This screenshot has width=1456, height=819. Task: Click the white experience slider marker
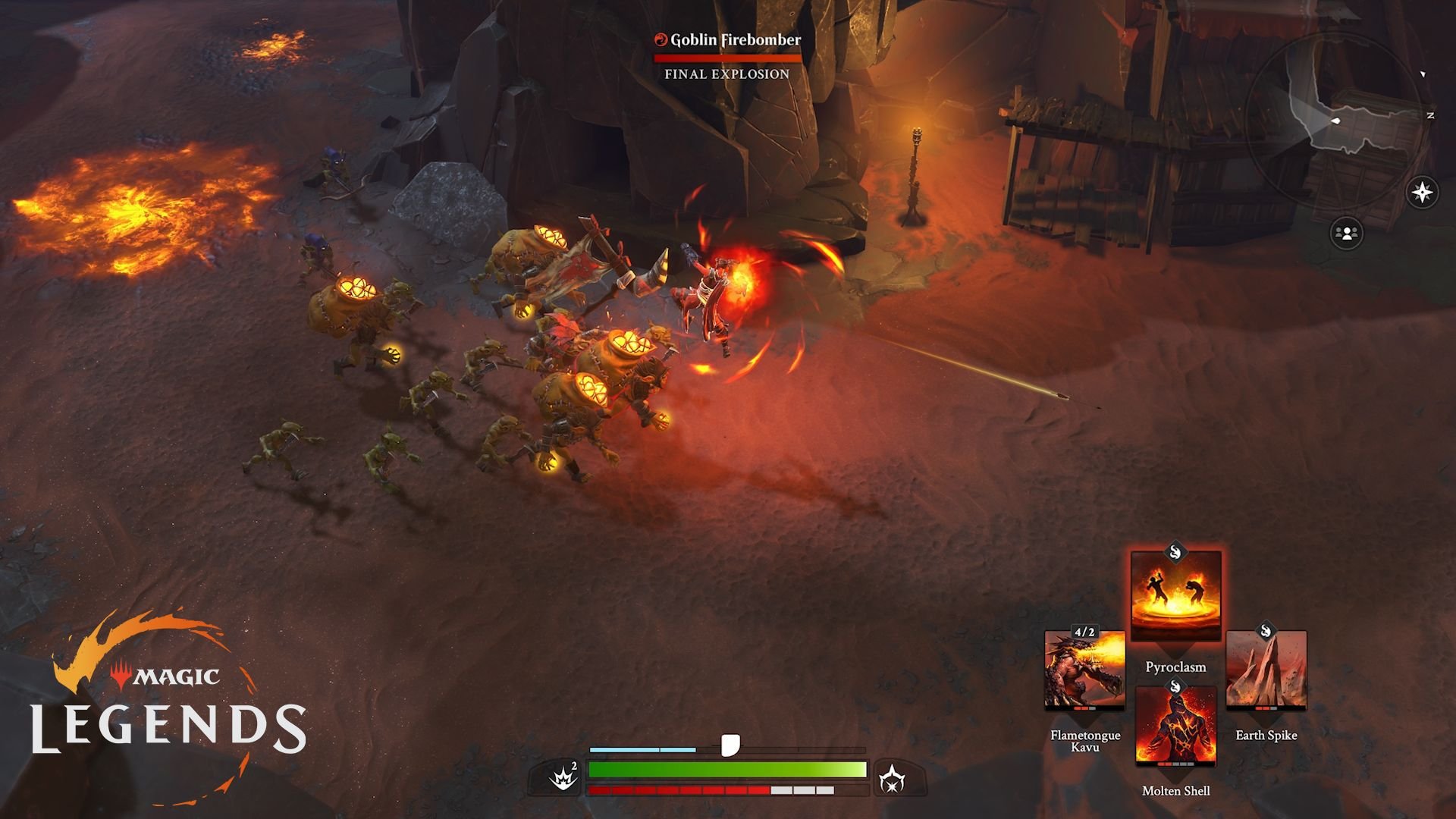tap(730, 744)
